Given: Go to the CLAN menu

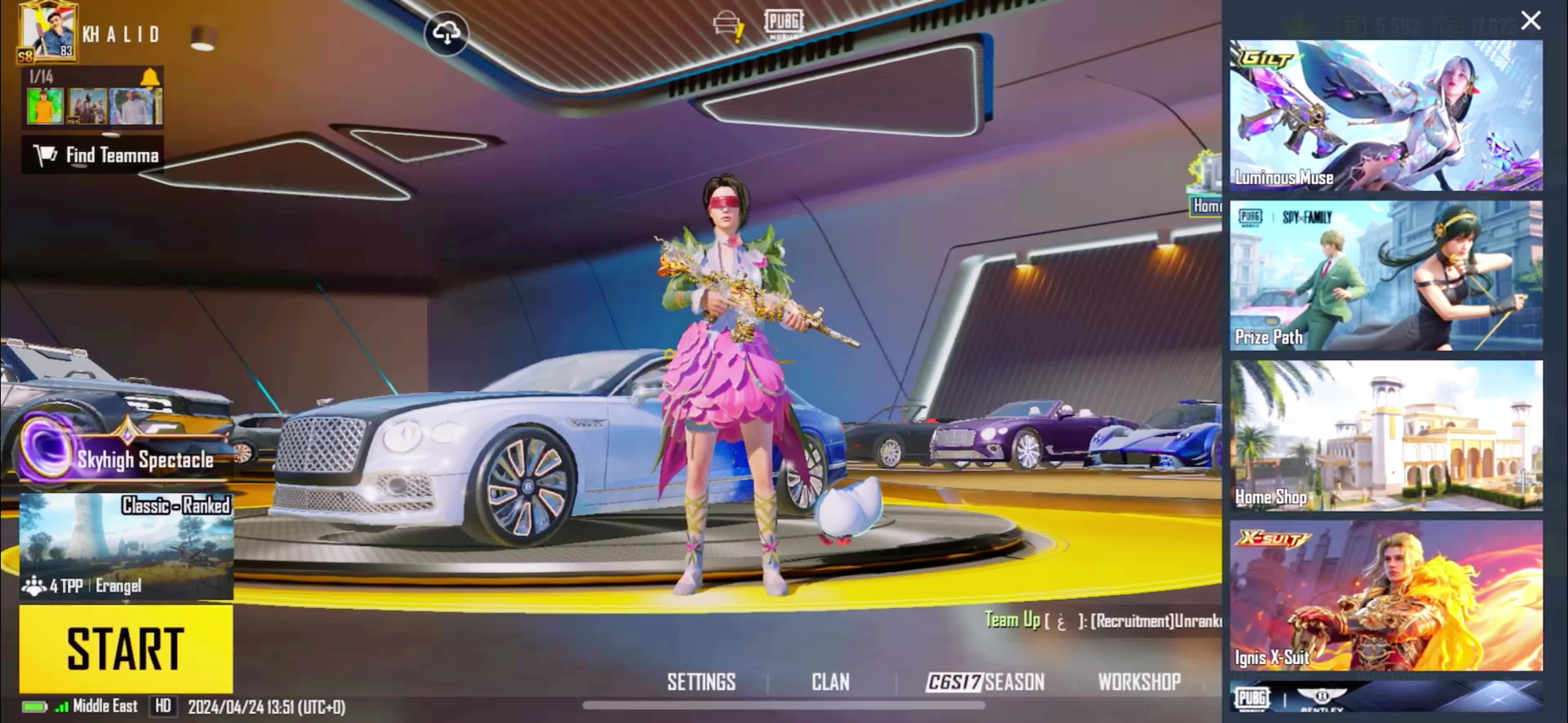Looking at the screenshot, I should pos(830,682).
